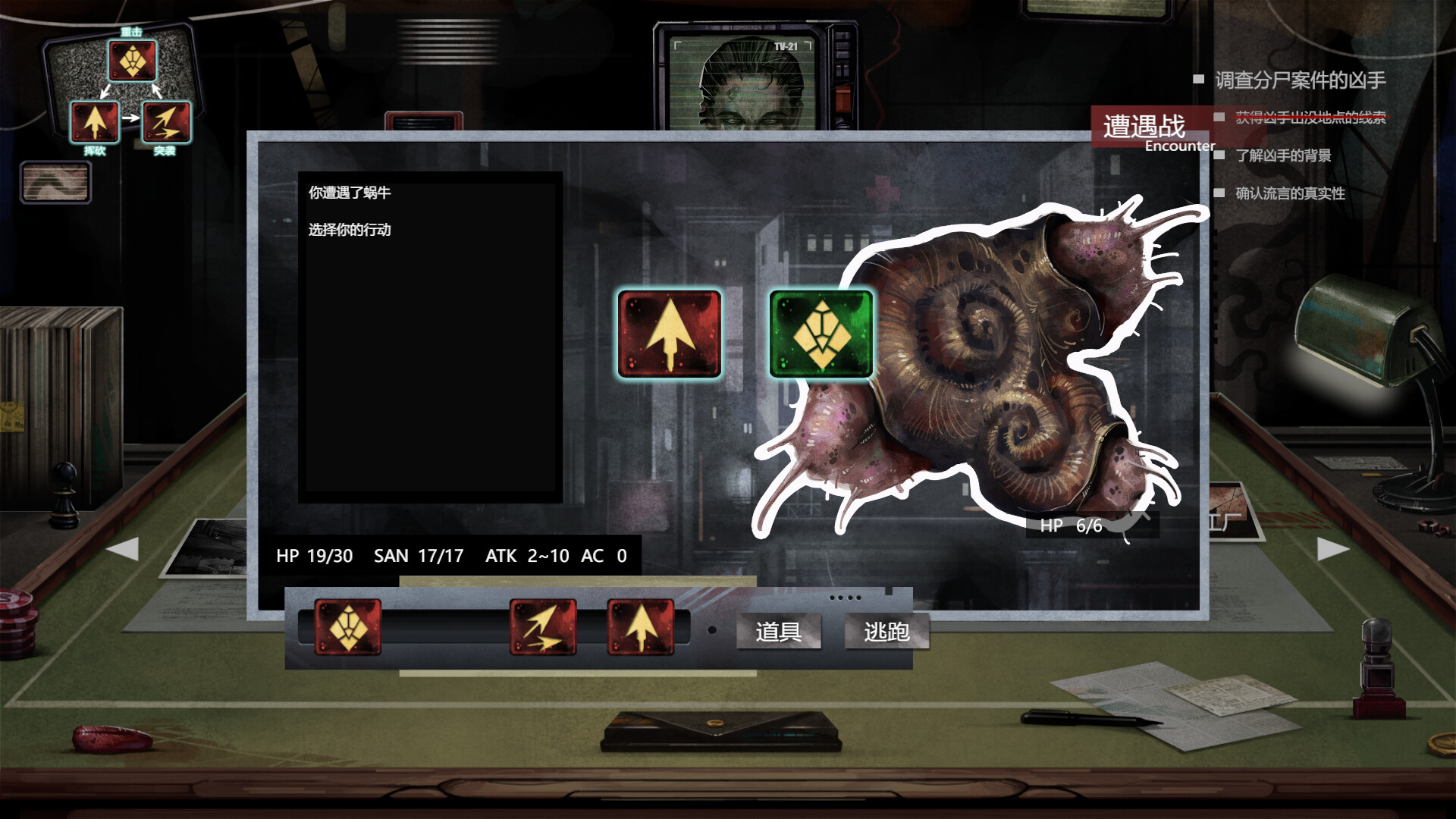Viewport: 1456px width, 819px height.
Task: Click the green defend diamond action button
Action: [x=821, y=331]
